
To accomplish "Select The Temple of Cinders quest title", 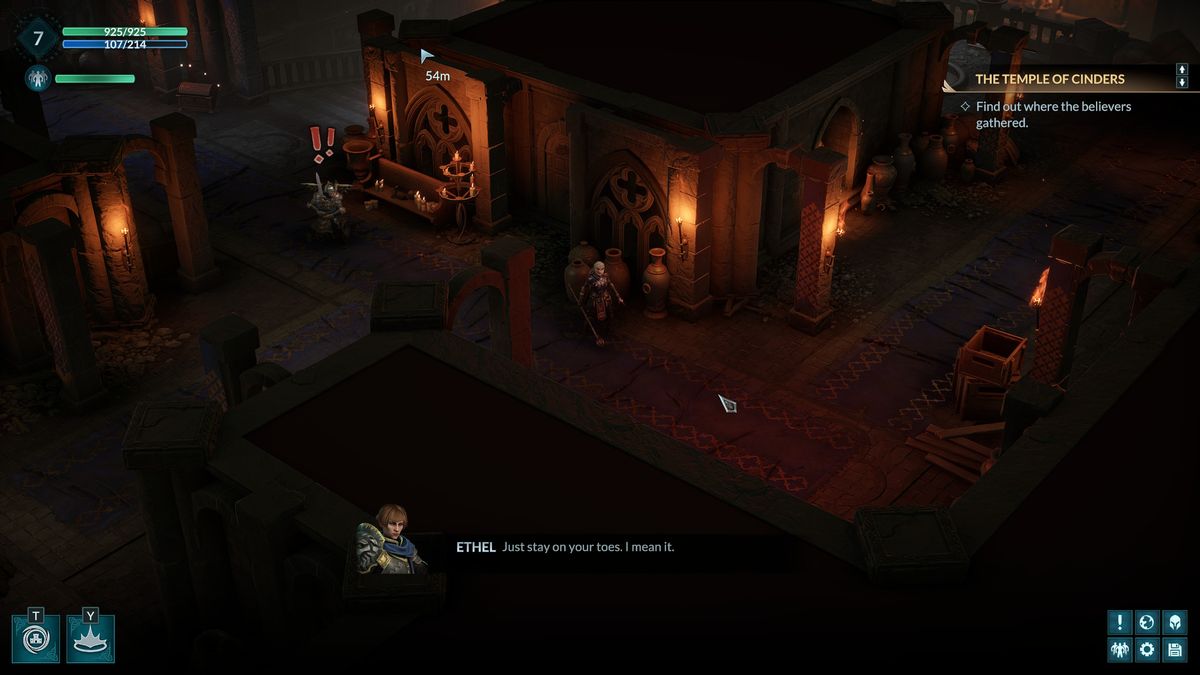I will click(1050, 79).
